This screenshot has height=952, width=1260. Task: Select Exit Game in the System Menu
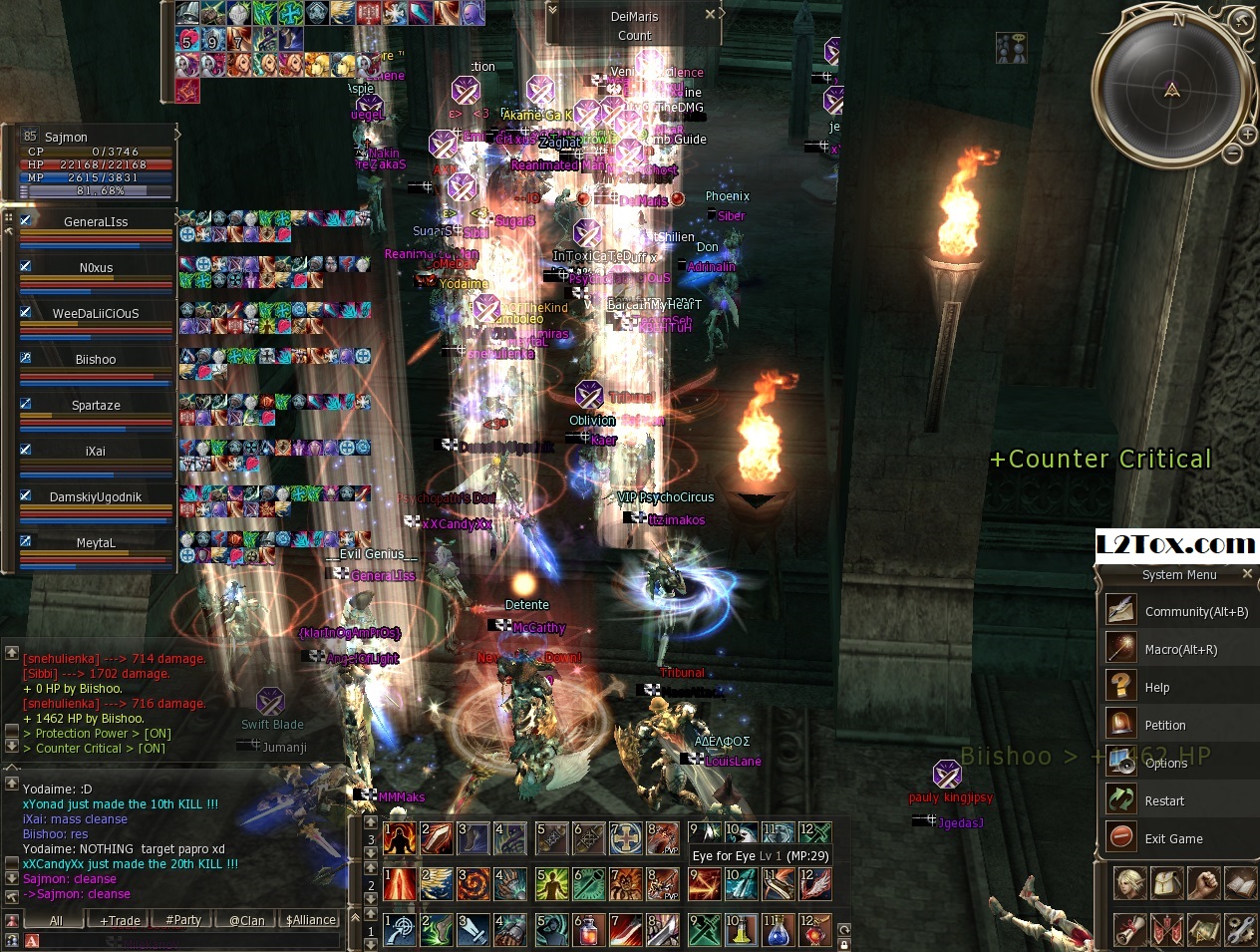click(1173, 838)
